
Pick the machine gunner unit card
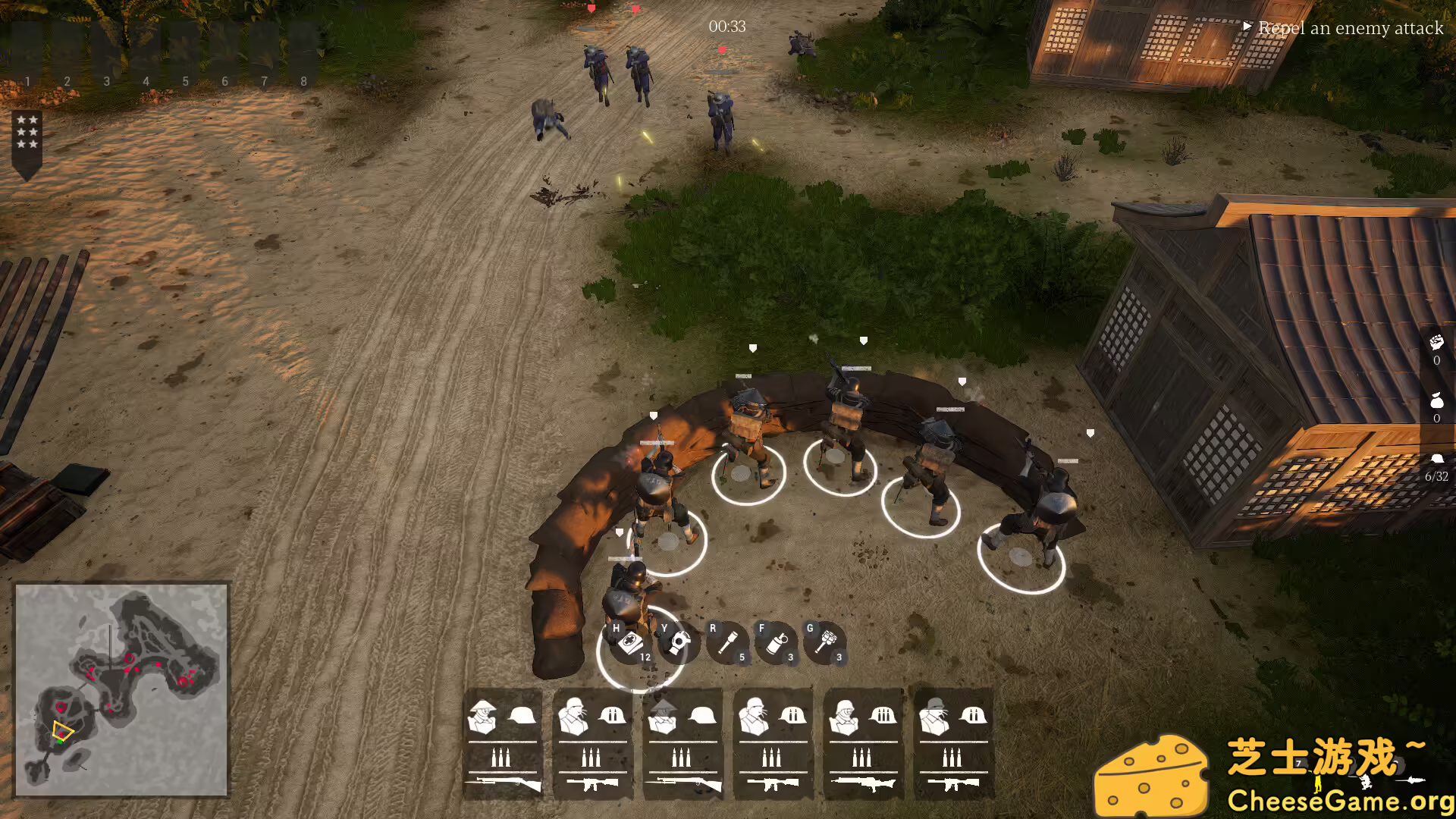pyautogui.click(x=863, y=744)
